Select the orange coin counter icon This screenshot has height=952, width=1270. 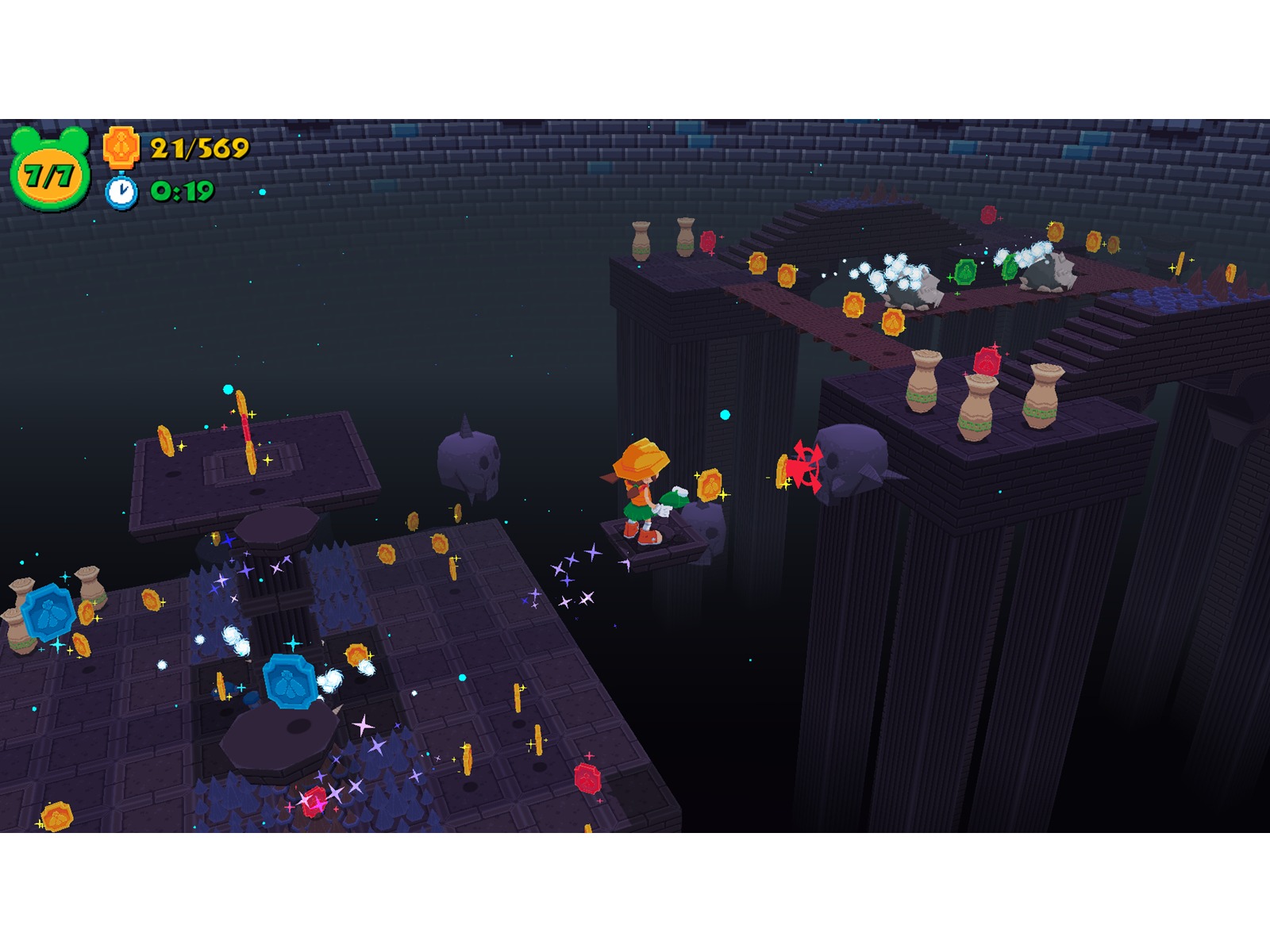[x=121, y=148]
